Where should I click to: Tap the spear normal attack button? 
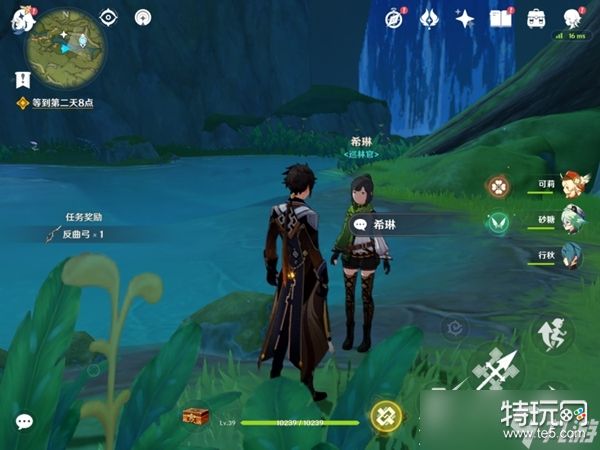click(496, 373)
